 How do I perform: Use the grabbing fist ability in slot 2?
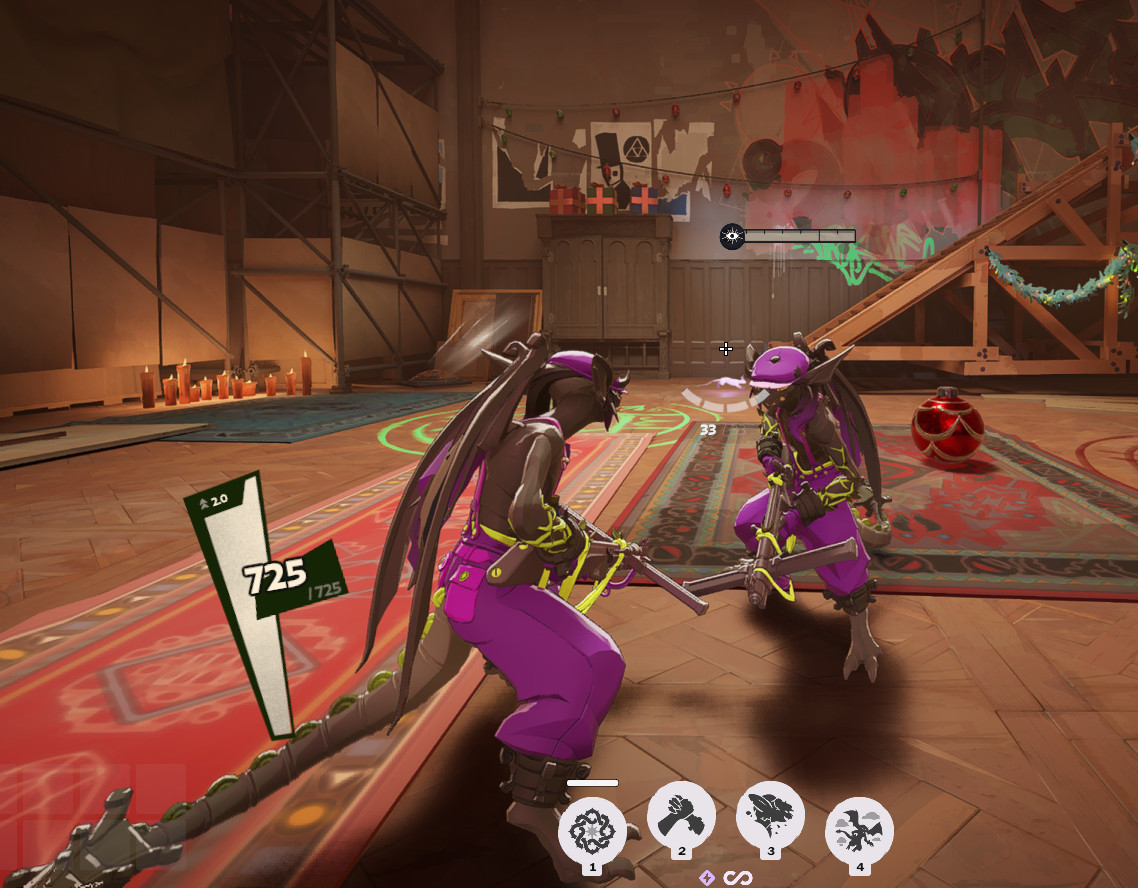681,816
